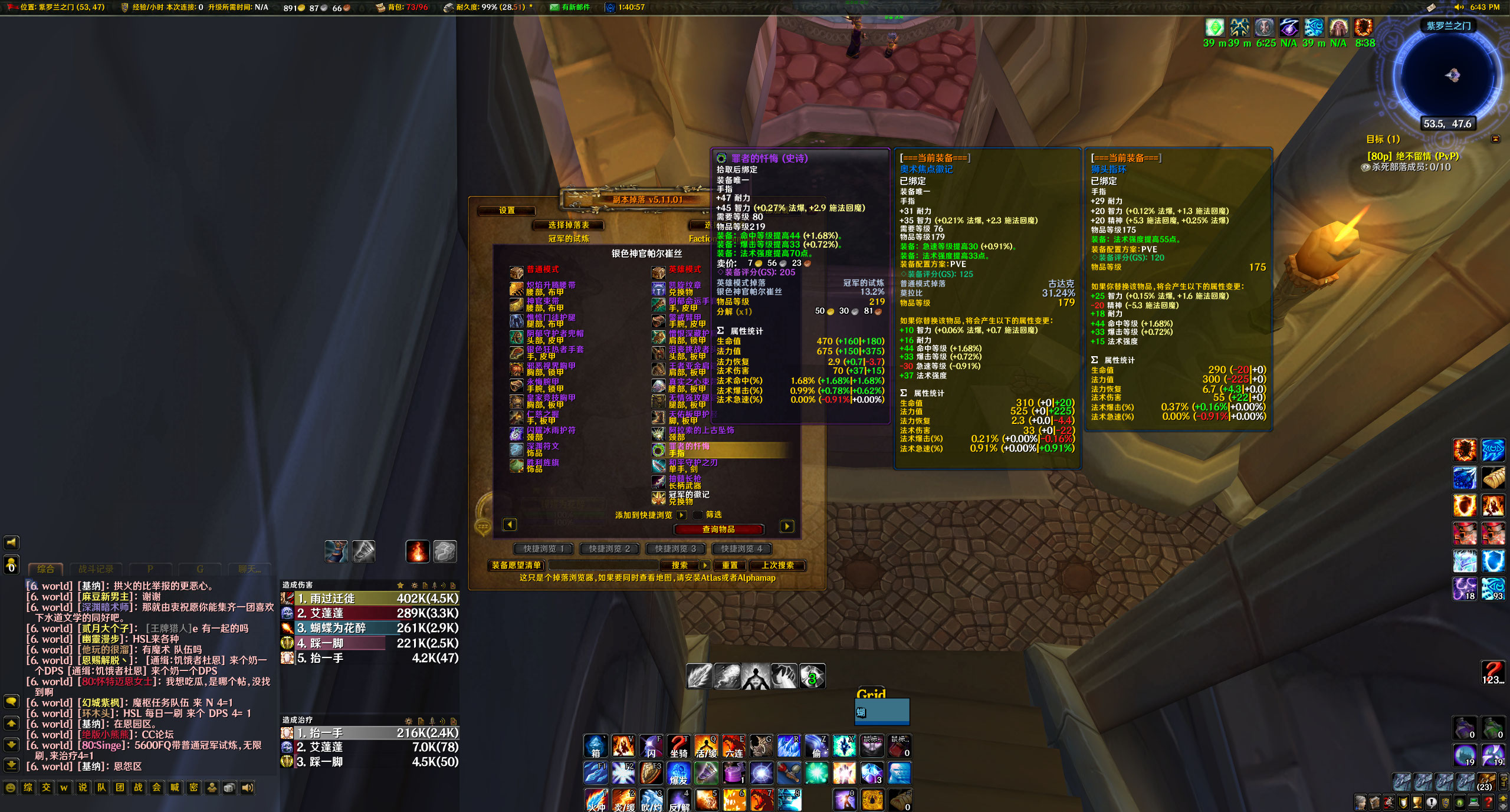This screenshot has width=1510, height=812.
Task: Enable the 筛选 filter checkbox in AtlasLoot
Action: pyautogui.click(x=698, y=515)
